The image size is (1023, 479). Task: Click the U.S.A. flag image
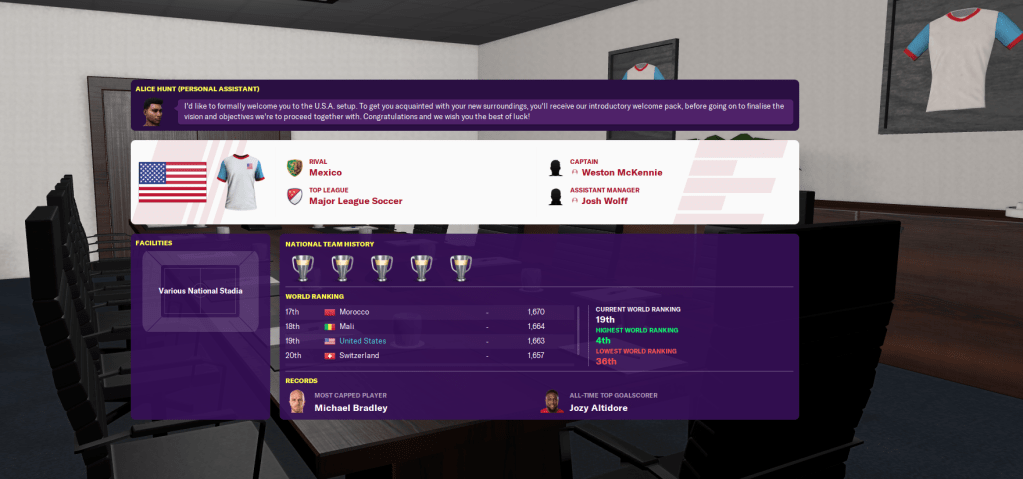click(172, 181)
